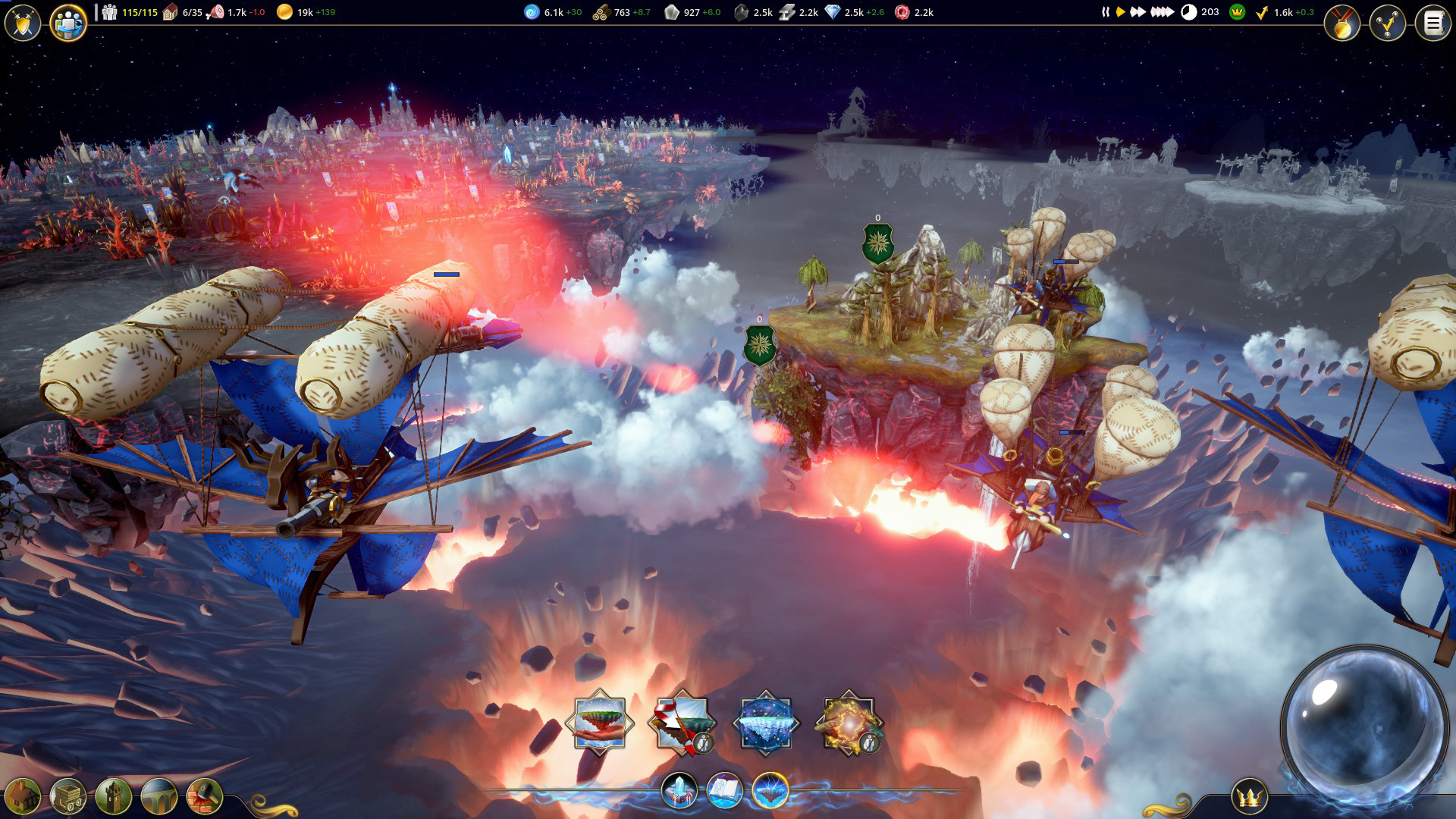Pause the game speed
Screen dimensions: 1456x819
[1106, 12]
